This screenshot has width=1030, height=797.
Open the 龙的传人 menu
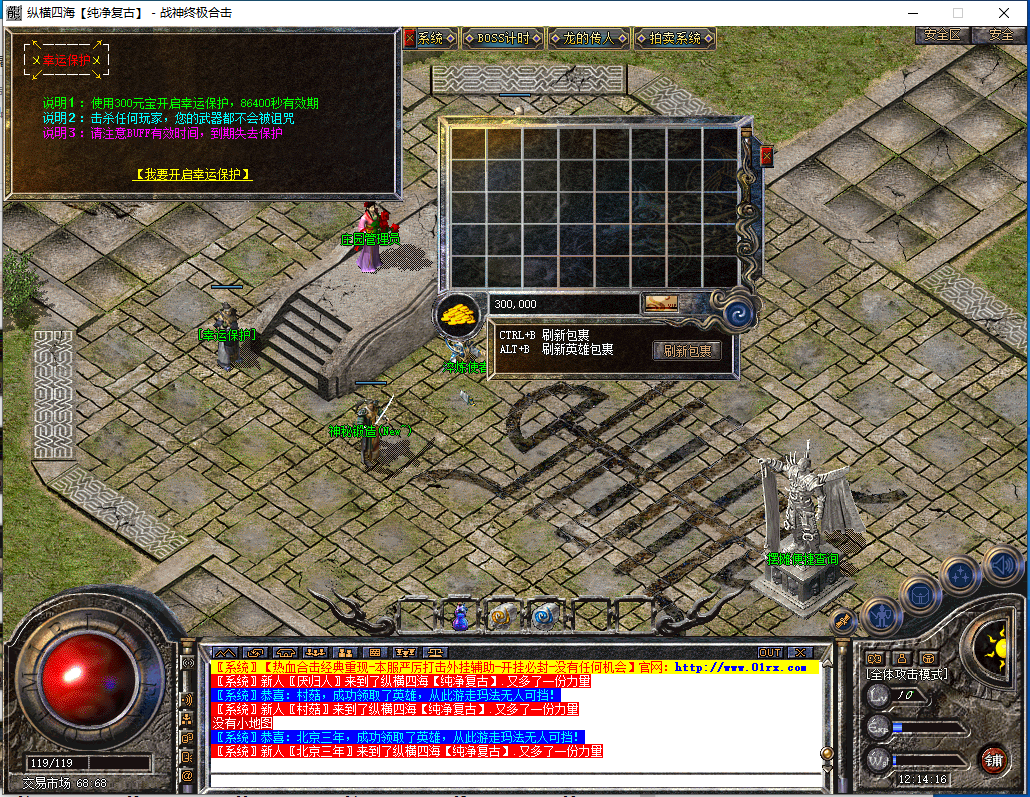point(589,39)
